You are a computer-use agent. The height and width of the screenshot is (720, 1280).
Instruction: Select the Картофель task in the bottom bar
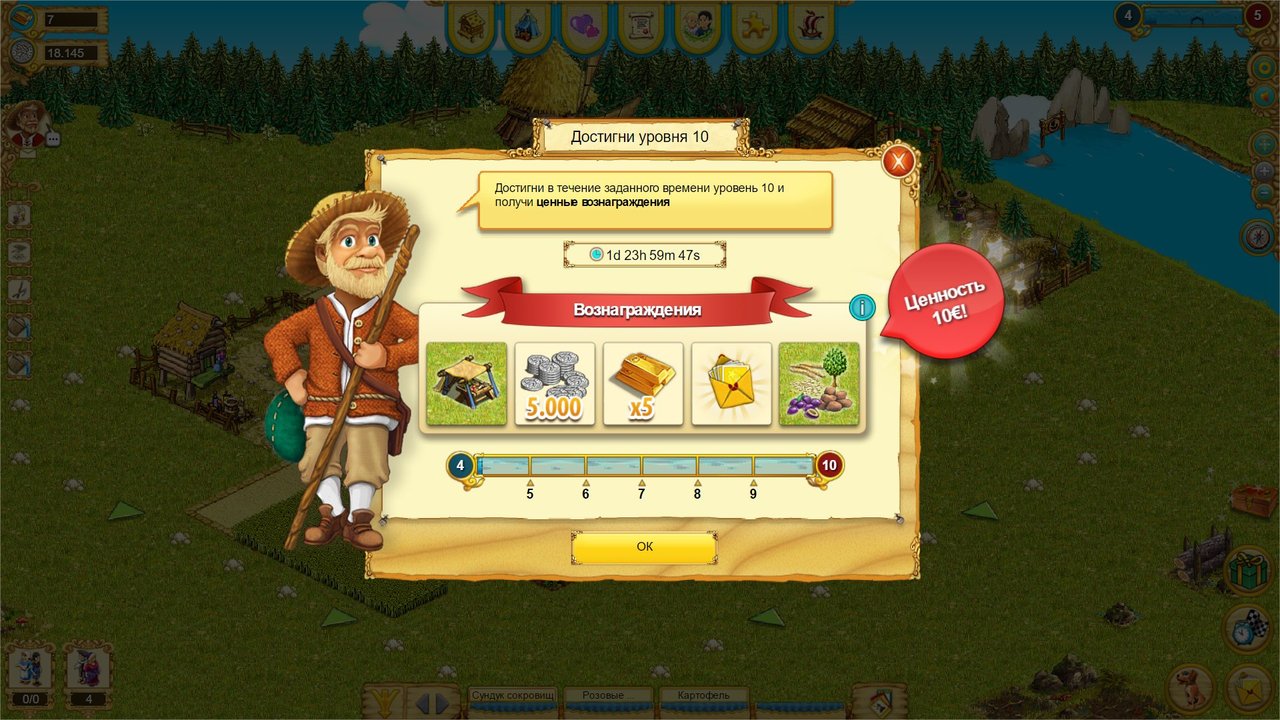(x=703, y=696)
